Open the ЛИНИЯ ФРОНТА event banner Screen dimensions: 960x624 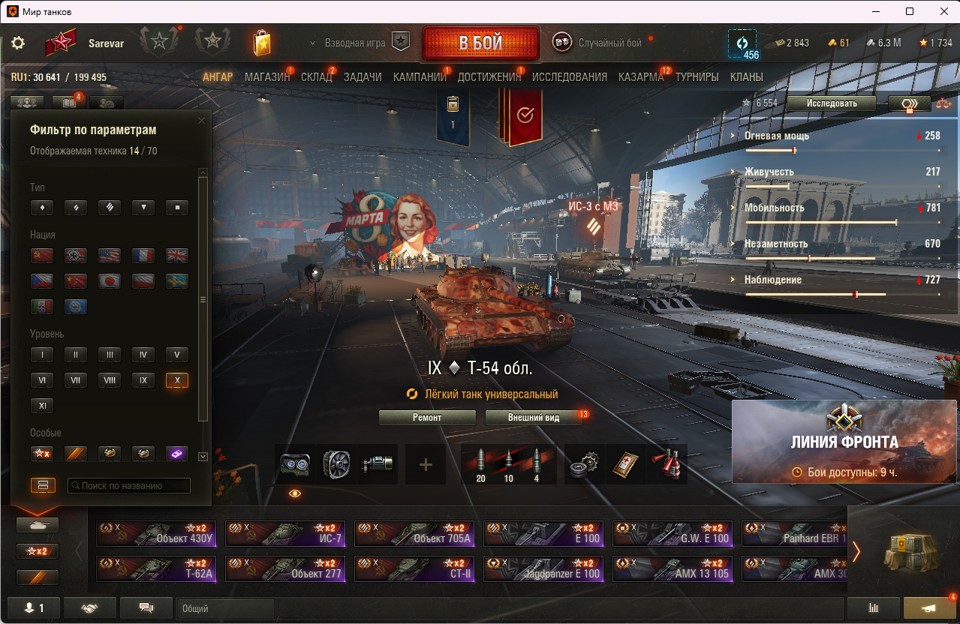point(845,442)
